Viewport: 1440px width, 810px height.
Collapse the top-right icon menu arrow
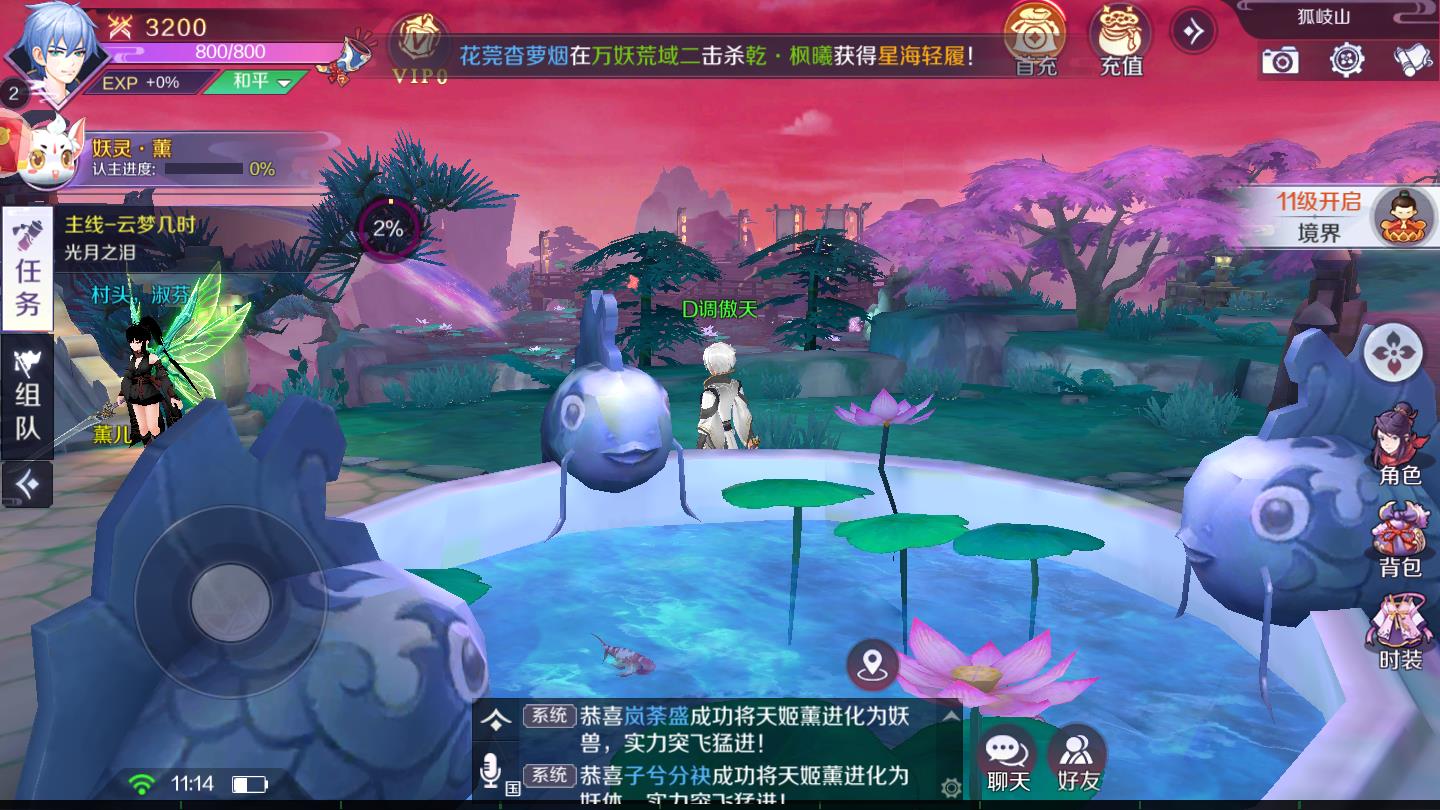click(1193, 32)
